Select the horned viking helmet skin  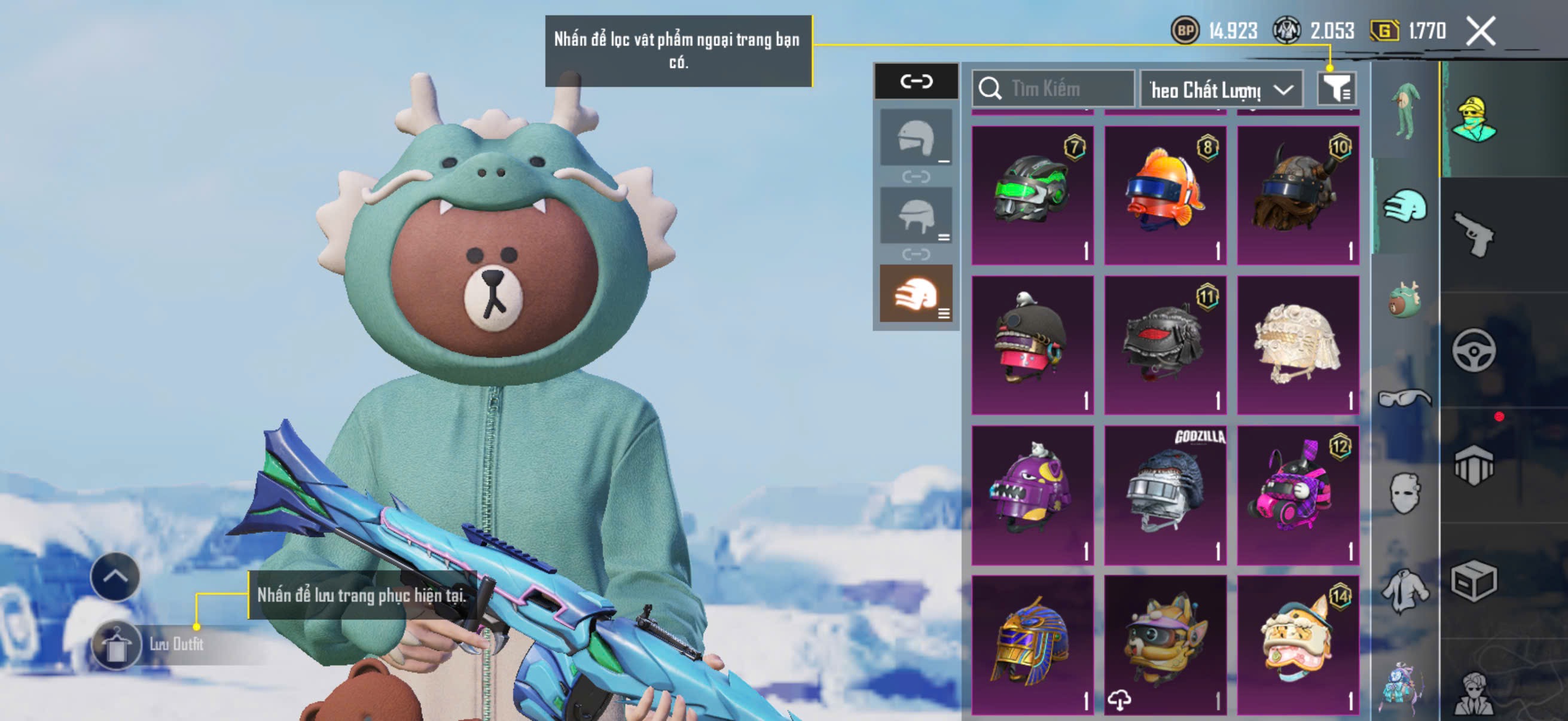click(1297, 195)
